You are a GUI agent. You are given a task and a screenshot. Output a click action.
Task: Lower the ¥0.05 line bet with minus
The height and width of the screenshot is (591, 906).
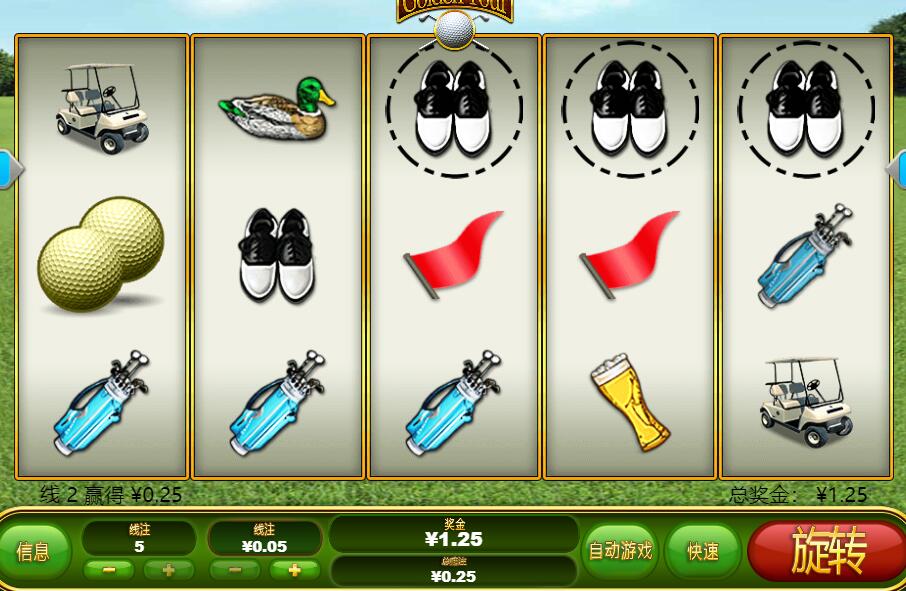[235, 570]
